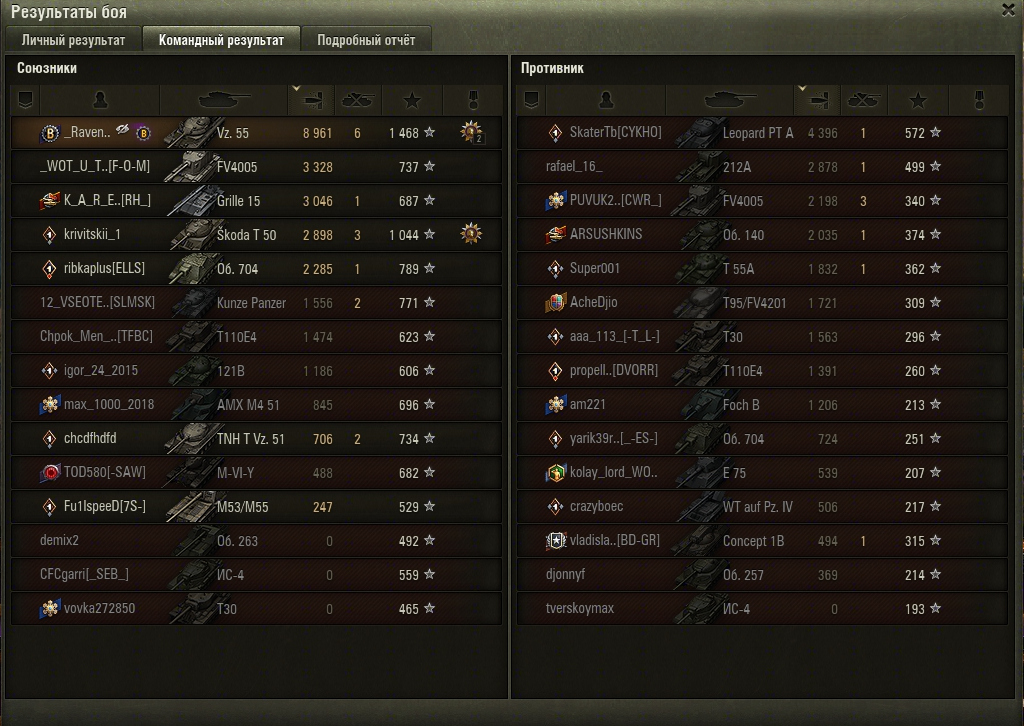Sort enemy table by player name header
The height and width of the screenshot is (726, 1024).
605,100
